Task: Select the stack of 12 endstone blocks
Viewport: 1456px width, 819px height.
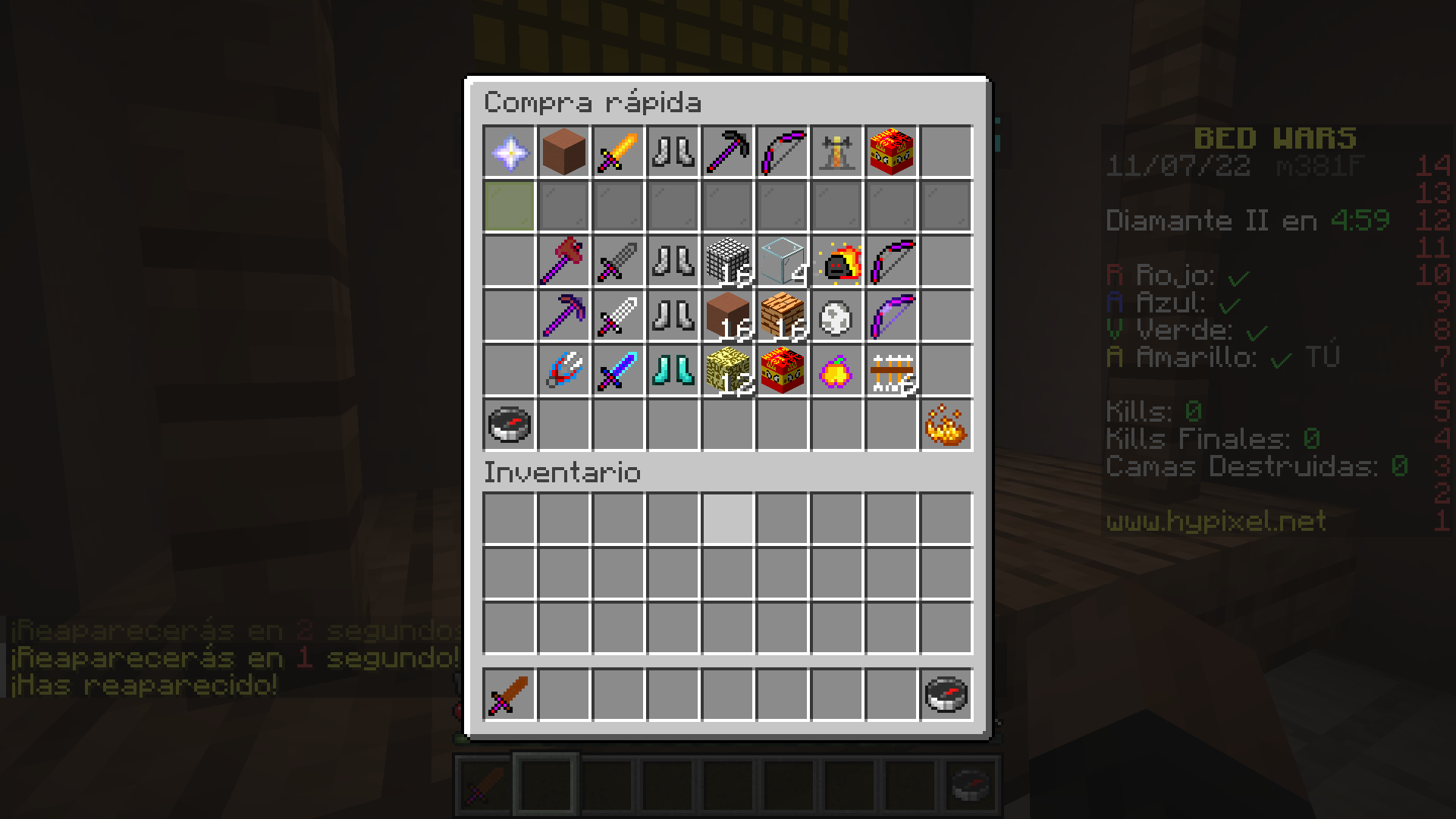Action: coord(728,372)
